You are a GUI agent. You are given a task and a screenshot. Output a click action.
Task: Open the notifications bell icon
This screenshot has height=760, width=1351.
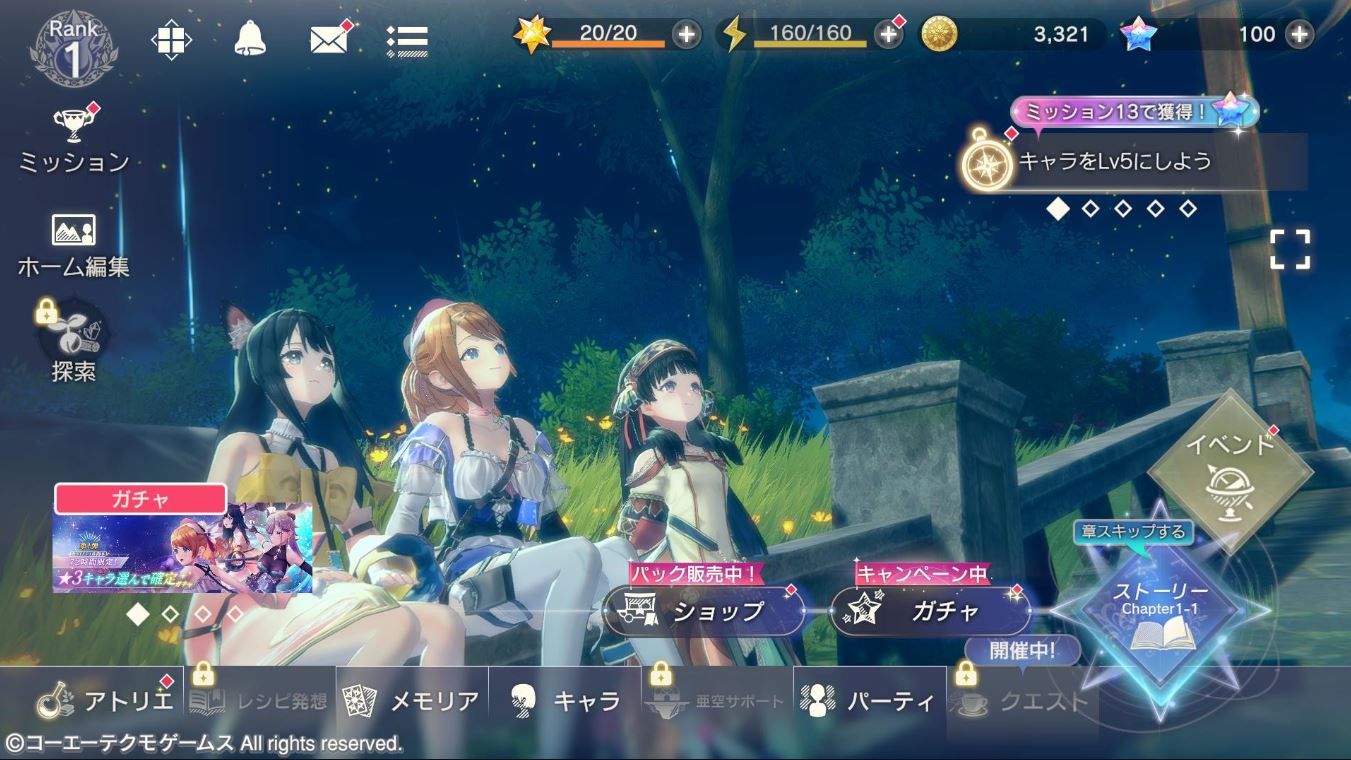click(250, 36)
